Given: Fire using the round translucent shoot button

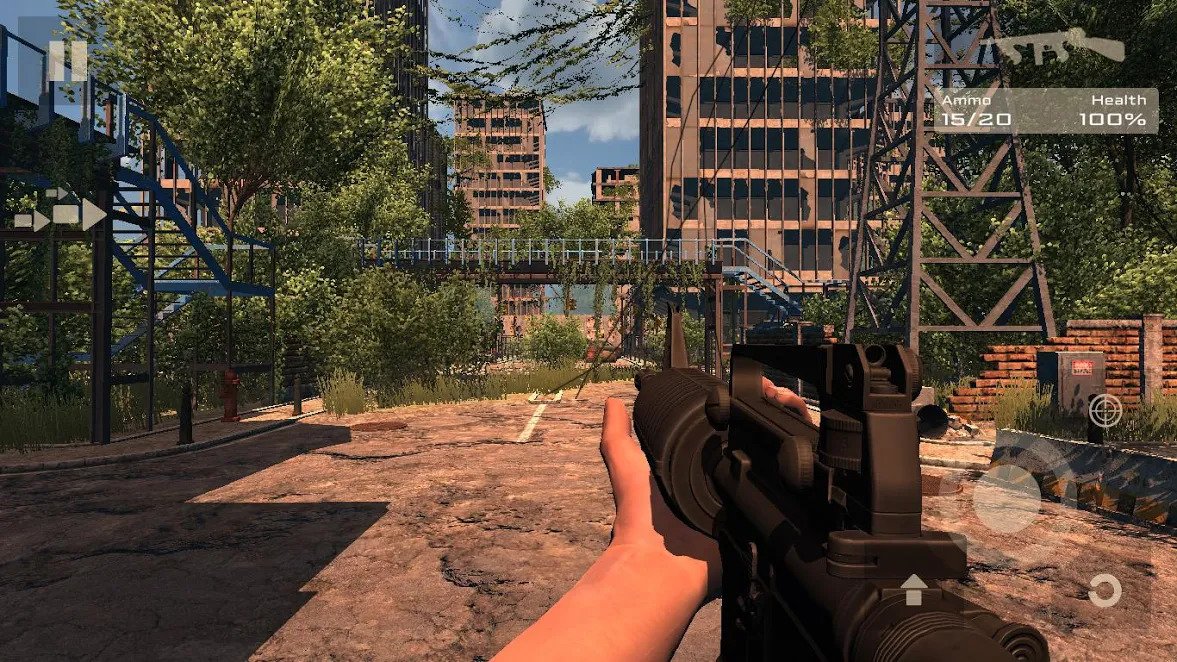Looking at the screenshot, I should pos(1007,499).
